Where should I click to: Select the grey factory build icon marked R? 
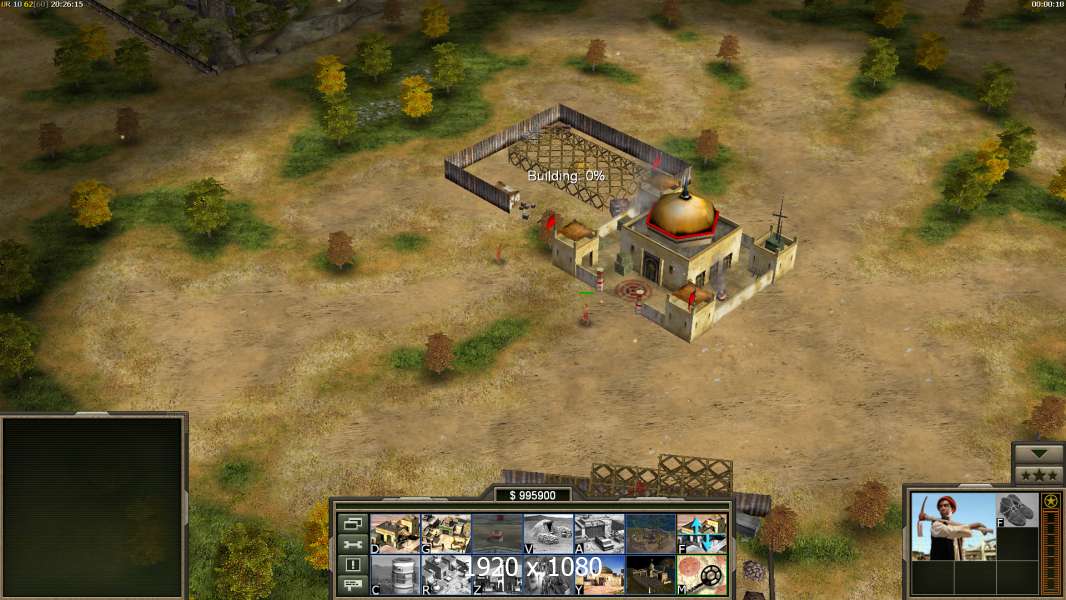click(446, 574)
